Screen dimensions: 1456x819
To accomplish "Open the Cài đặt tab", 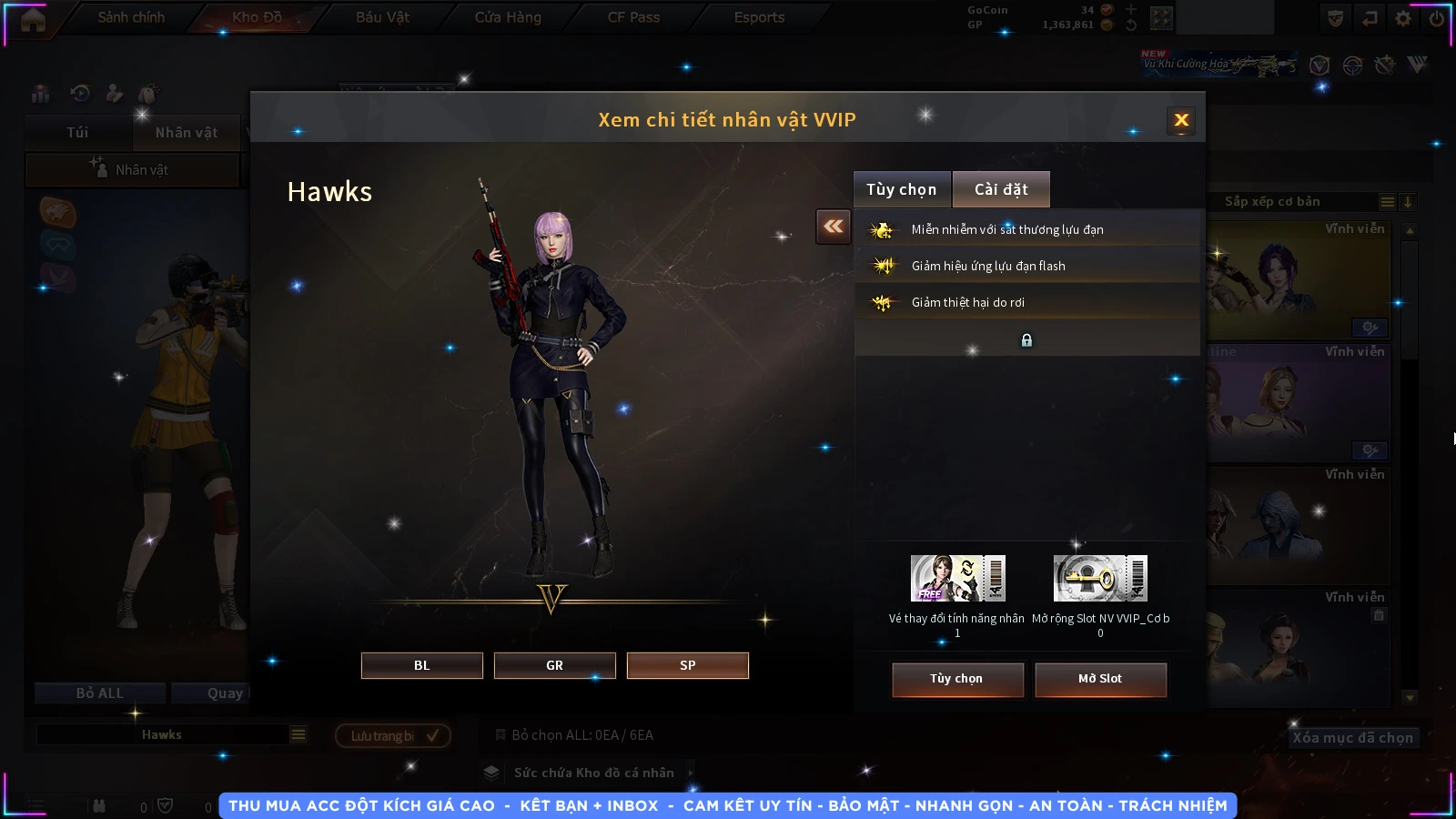I will coord(1001,189).
